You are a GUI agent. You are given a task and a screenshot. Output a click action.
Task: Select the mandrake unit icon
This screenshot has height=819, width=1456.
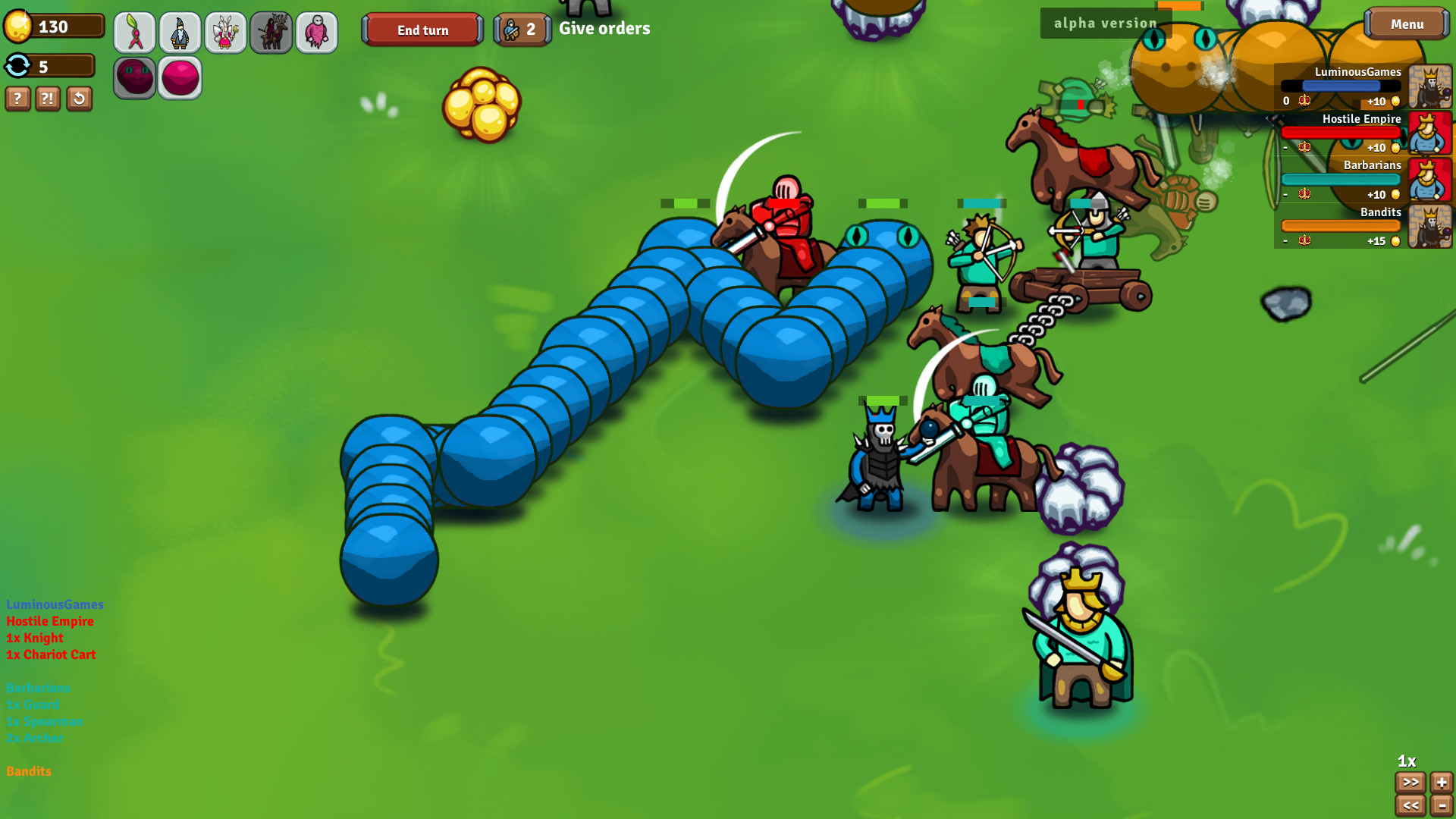click(135, 32)
